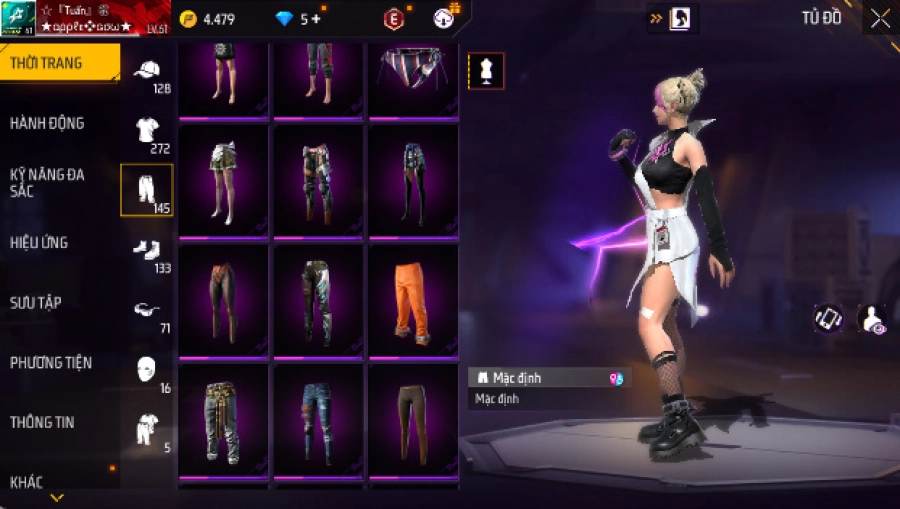The height and width of the screenshot is (509, 900).
Task: Close the wardrobe with the X button
Action: [880, 18]
